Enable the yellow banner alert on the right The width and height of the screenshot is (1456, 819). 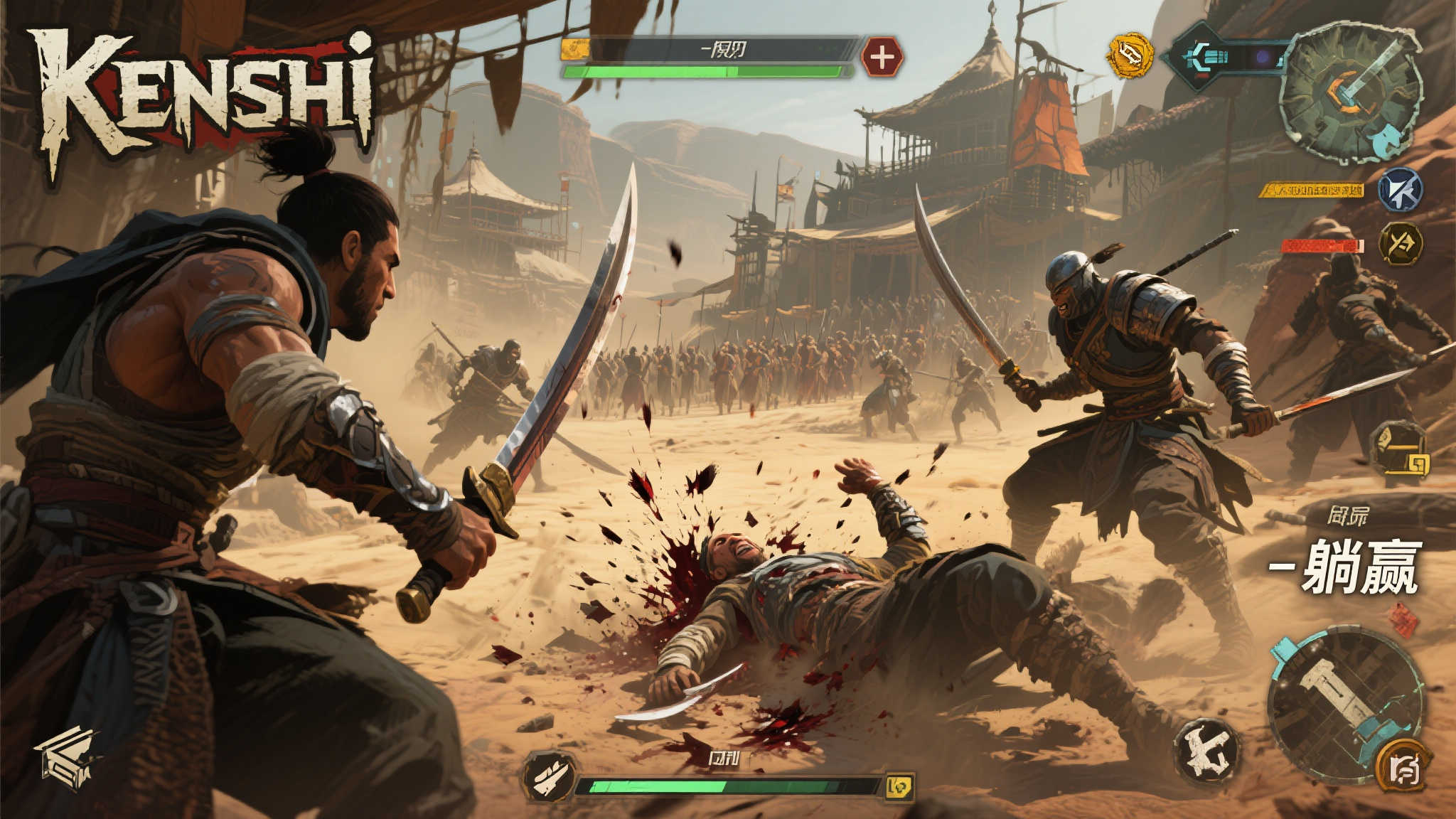(x=1313, y=190)
